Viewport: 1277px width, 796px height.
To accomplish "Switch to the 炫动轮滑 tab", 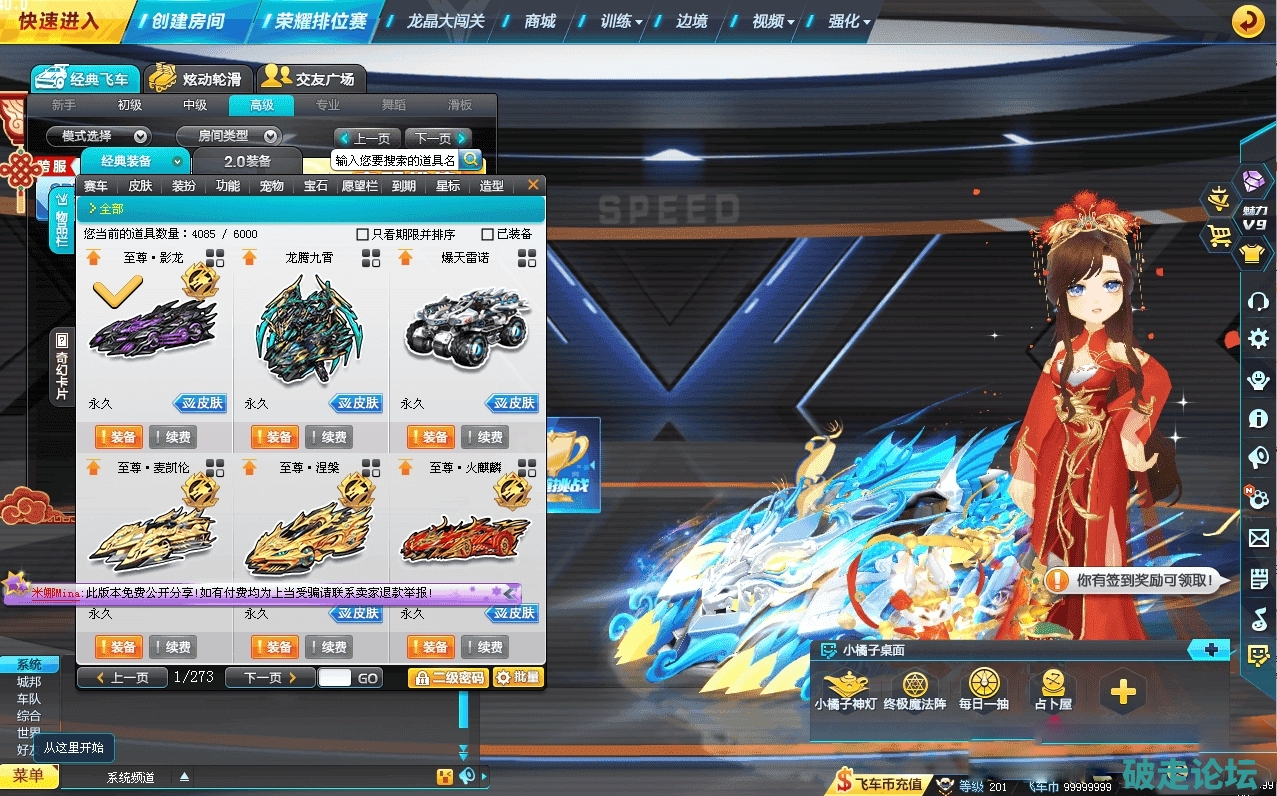I will point(199,78).
